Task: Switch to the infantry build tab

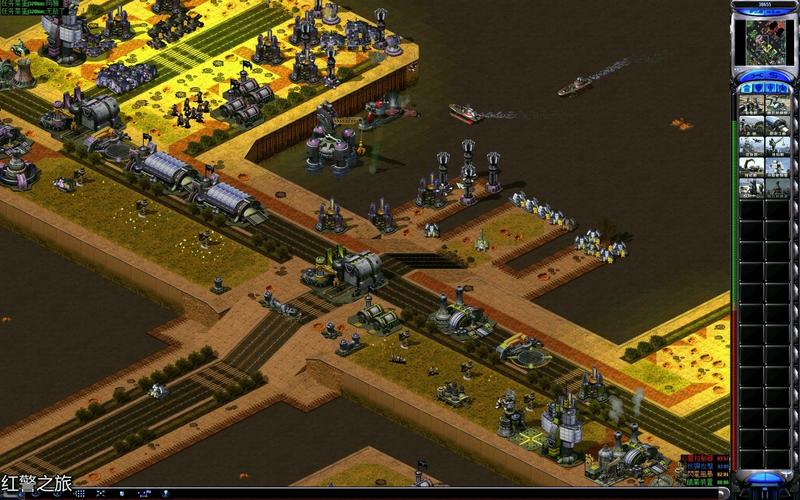Action: coord(771,88)
